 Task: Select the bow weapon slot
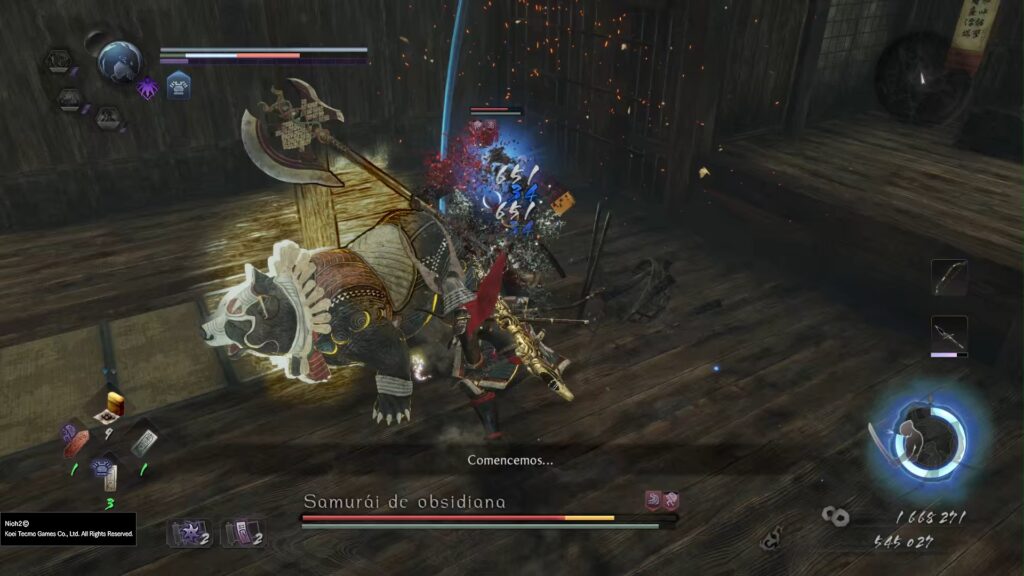click(x=949, y=277)
